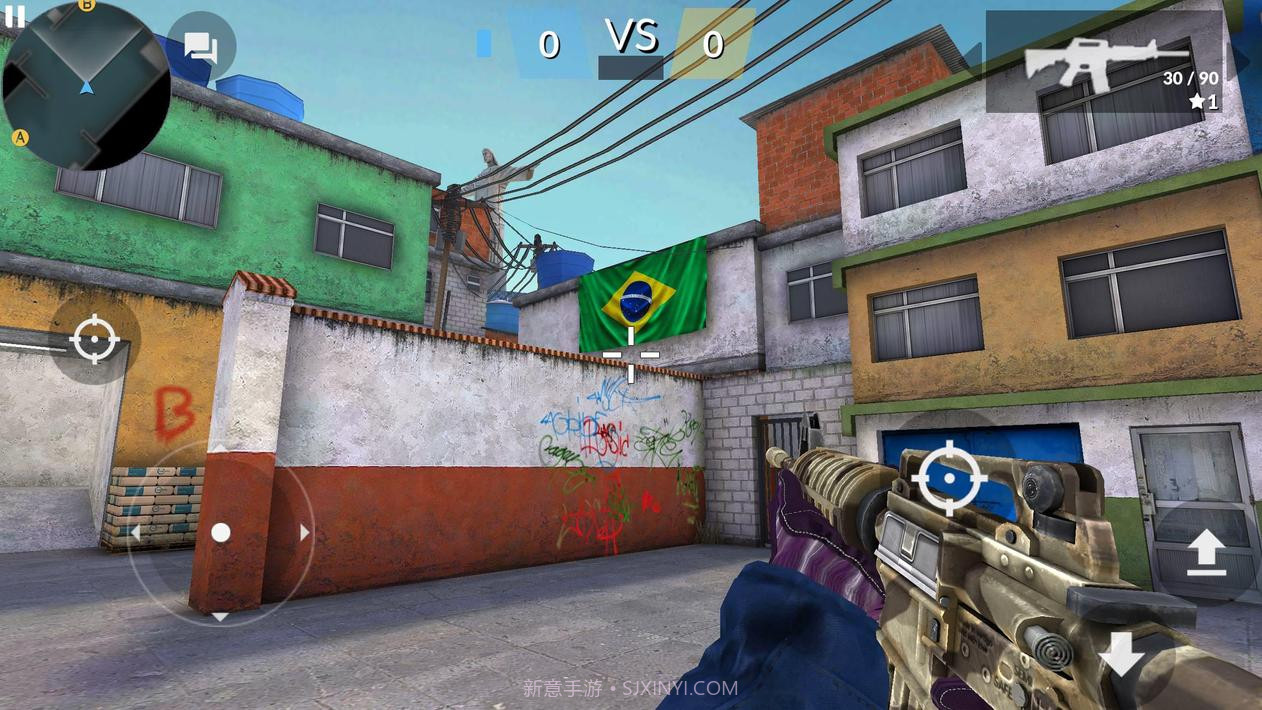1262x710 pixels.
Task: Fire using the blue crosshair button
Action: (x=949, y=478)
